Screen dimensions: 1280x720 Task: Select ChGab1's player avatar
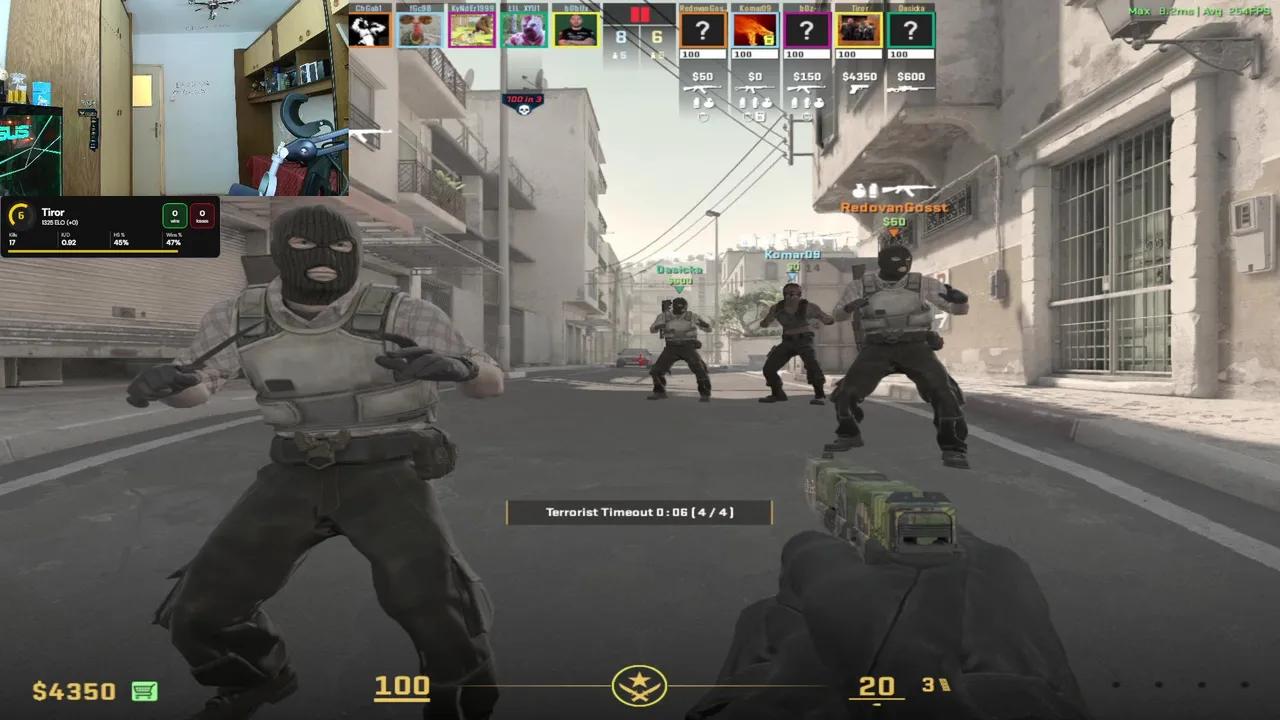(370, 28)
